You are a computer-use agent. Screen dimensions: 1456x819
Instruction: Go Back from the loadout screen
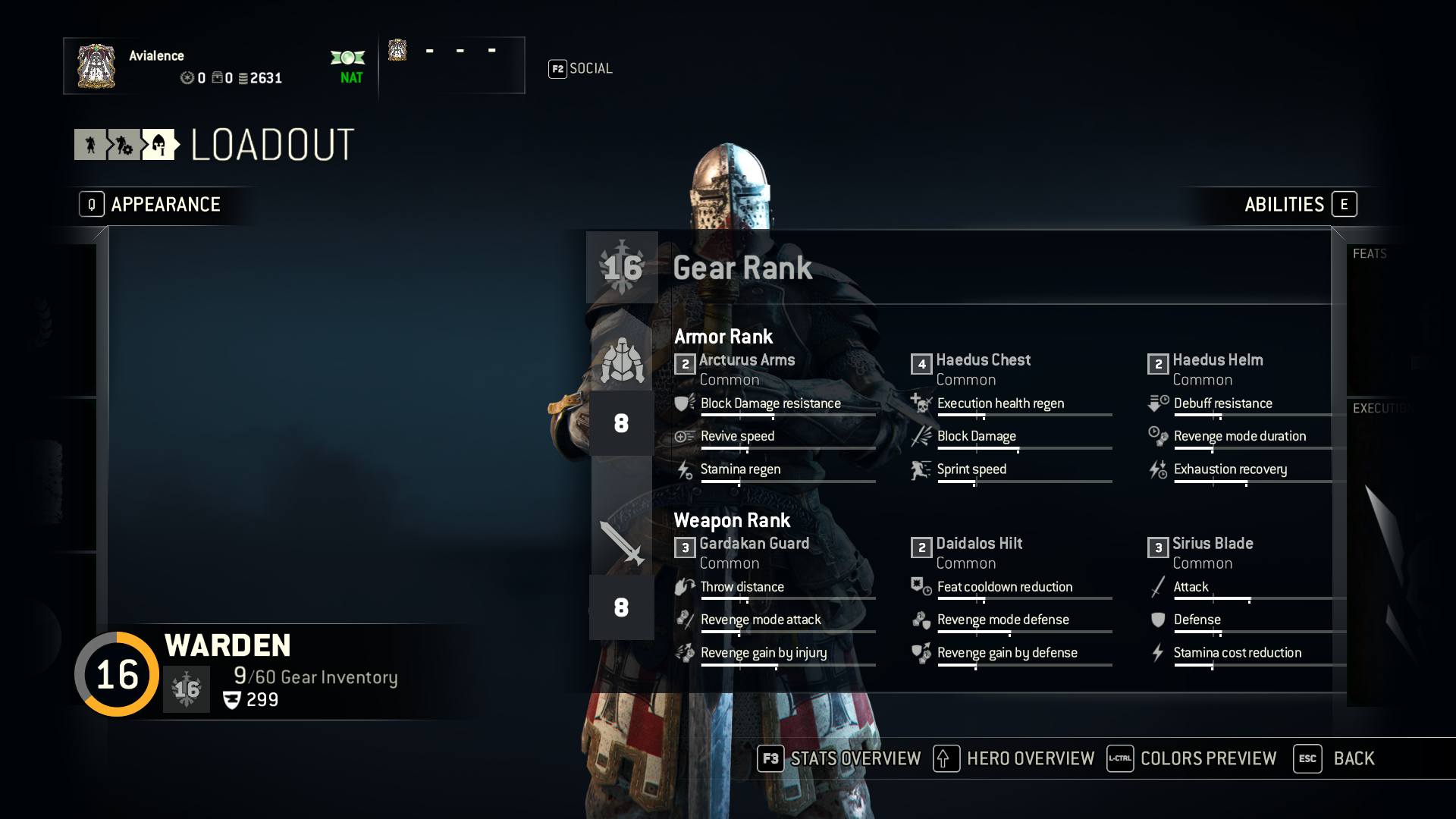click(1335, 758)
